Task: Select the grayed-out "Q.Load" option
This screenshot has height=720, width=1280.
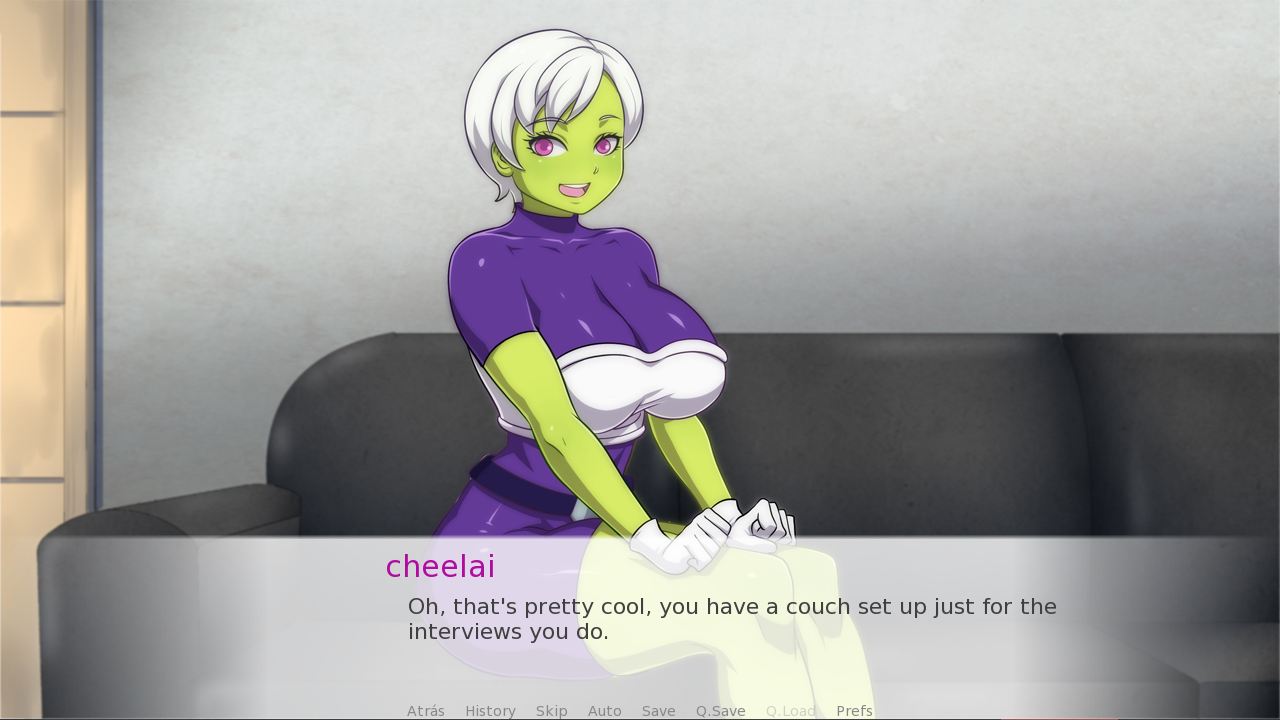Action: [x=790, y=711]
